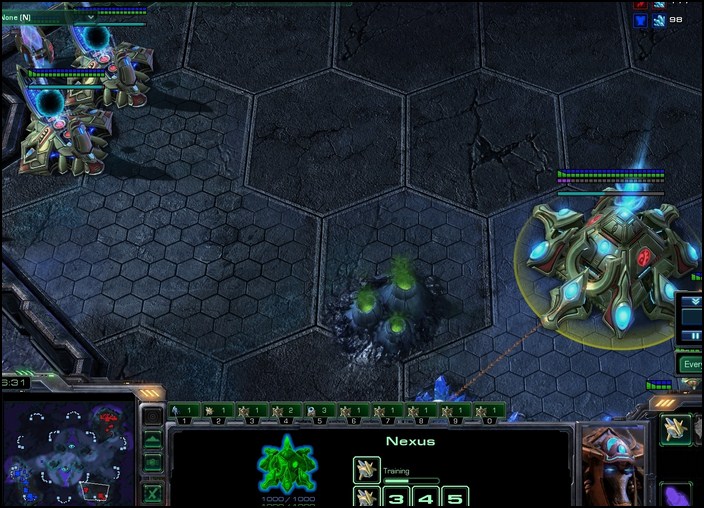Screen dimensions: 704x508
Task: Select control group 1 tab
Action: (x=182, y=411)
